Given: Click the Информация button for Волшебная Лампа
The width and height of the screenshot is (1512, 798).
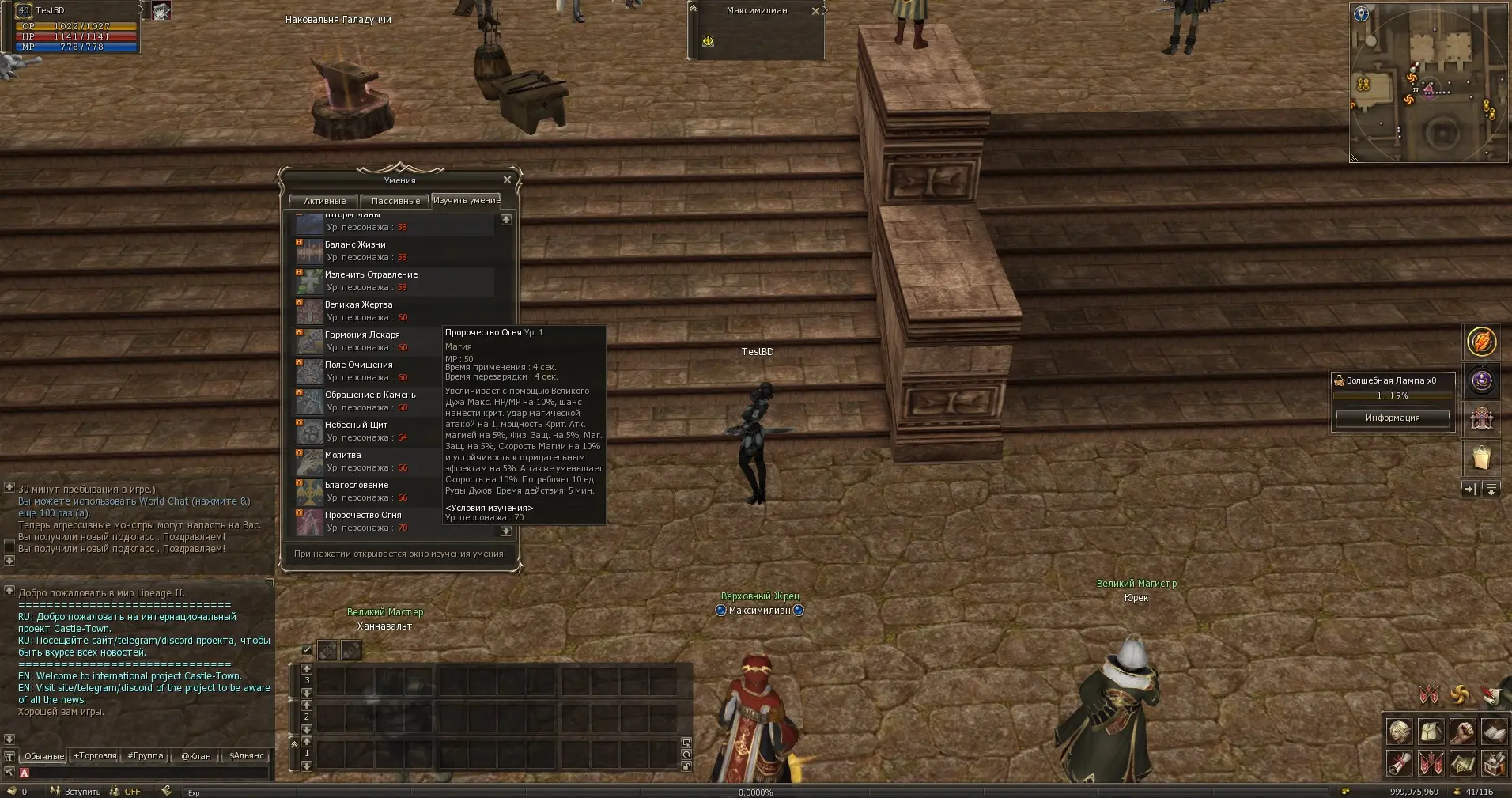Looking at the screenshot, I should [x=1392, y=418].
